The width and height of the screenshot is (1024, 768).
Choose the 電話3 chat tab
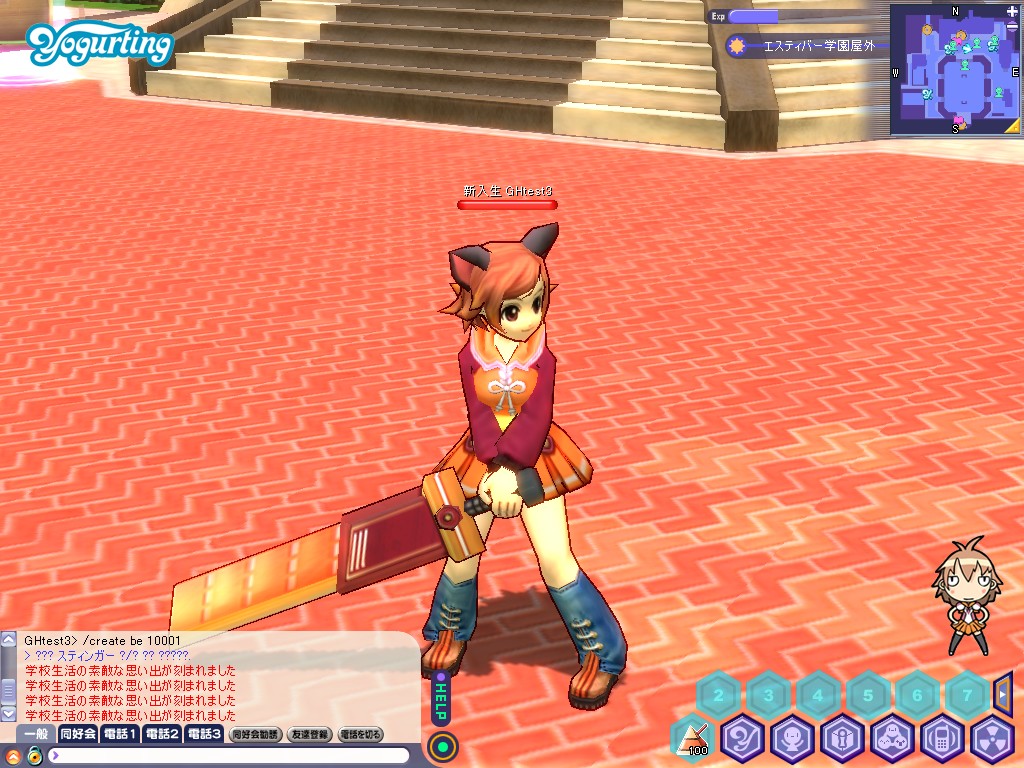click(x=204, y=734)
